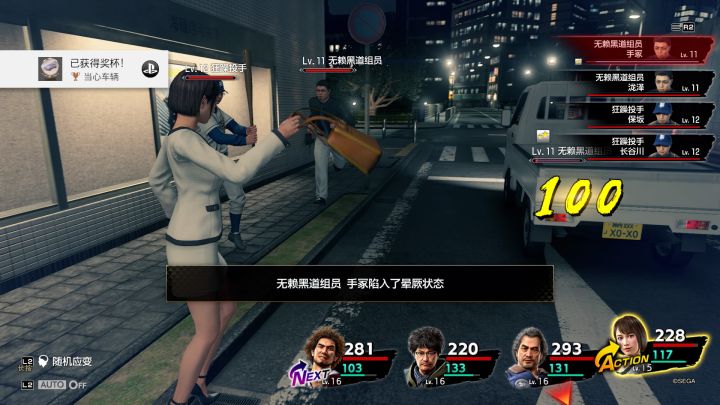Choose 长谷川 row in the enemy list
This screenshot has width=720, height=405.
point(640,147)
